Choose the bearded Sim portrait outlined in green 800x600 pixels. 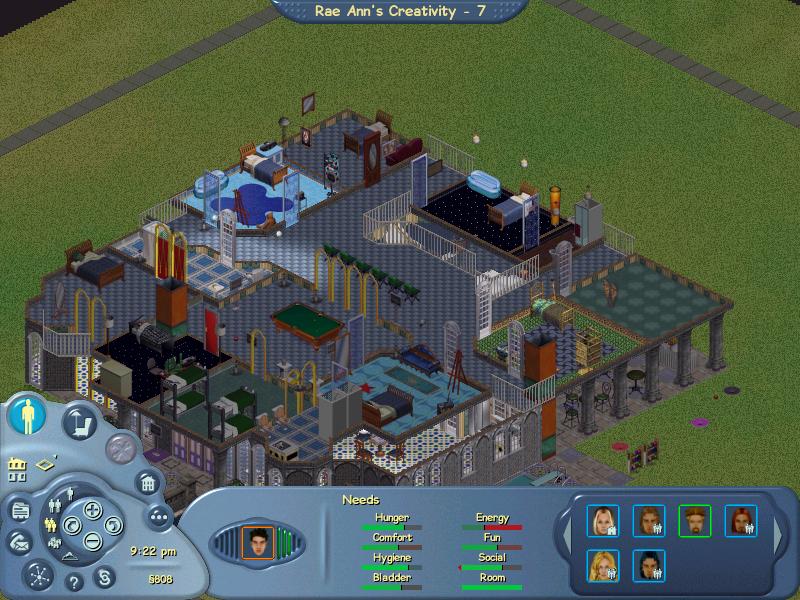coord(694,520)
